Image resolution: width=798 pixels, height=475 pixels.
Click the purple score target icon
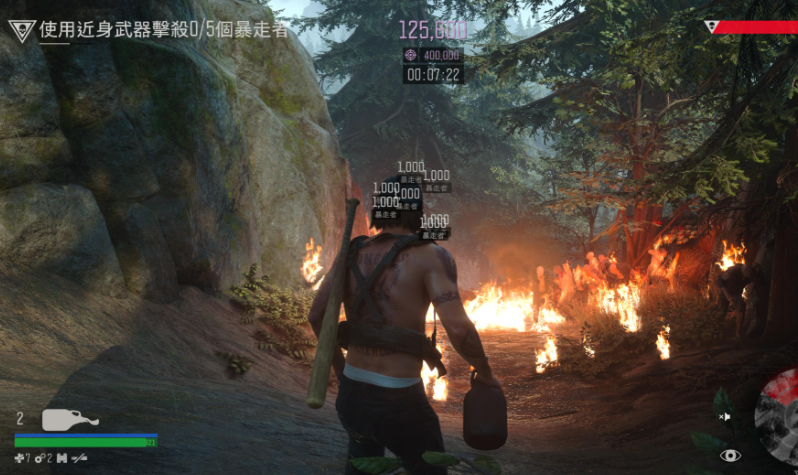pyautogui.click(x=411, y=56)
